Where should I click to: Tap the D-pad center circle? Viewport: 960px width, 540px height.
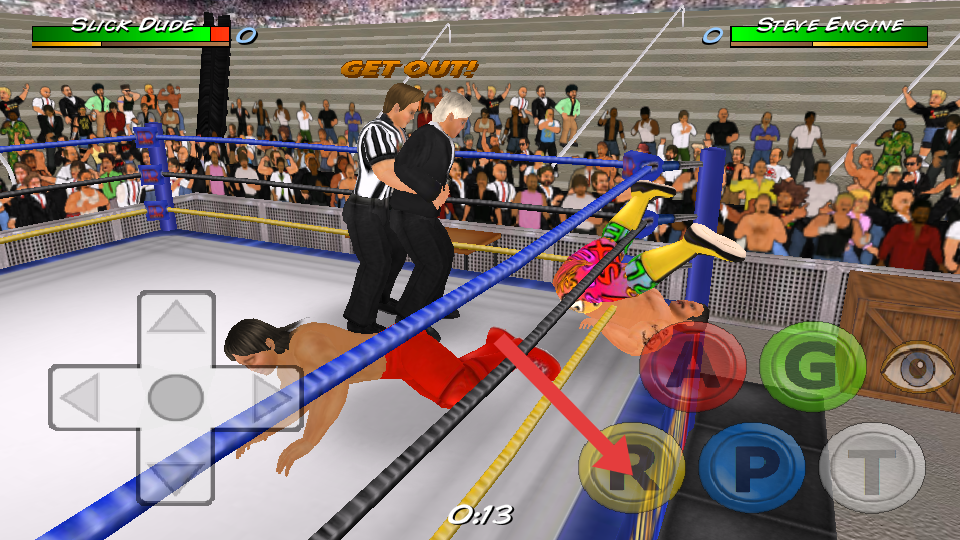tap(176, 398)
